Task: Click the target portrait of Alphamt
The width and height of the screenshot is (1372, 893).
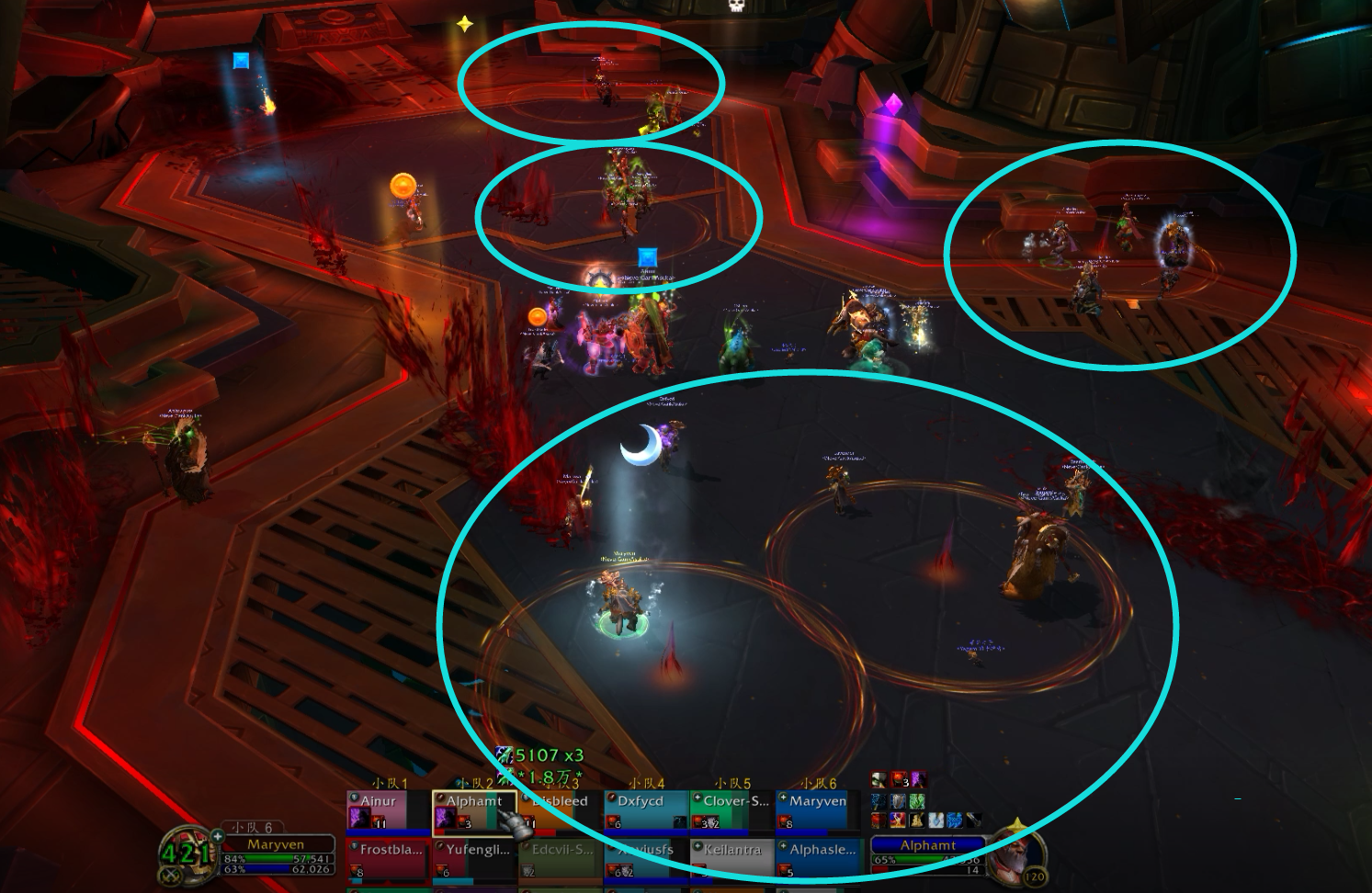Action: (x=1018, y=851)
